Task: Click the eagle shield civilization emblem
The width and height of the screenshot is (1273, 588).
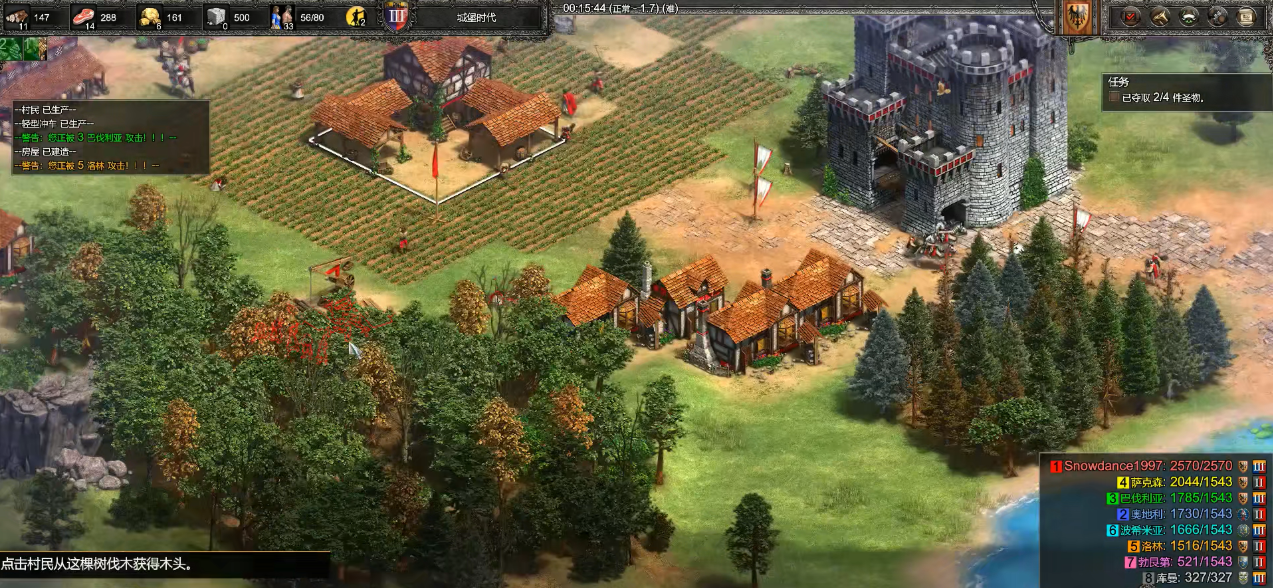Action: (1077, 18)
